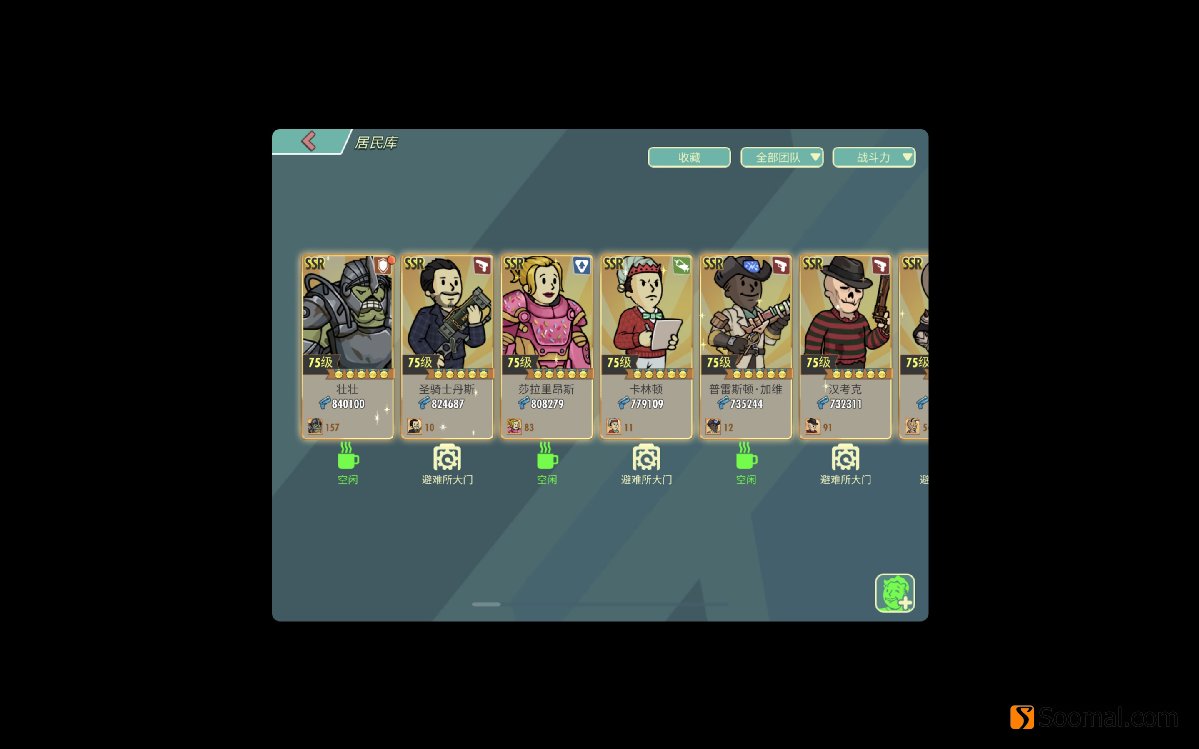Click the add-resident Vault Boy button
The height and width of the screenshot is (749, 1199).
895,592
